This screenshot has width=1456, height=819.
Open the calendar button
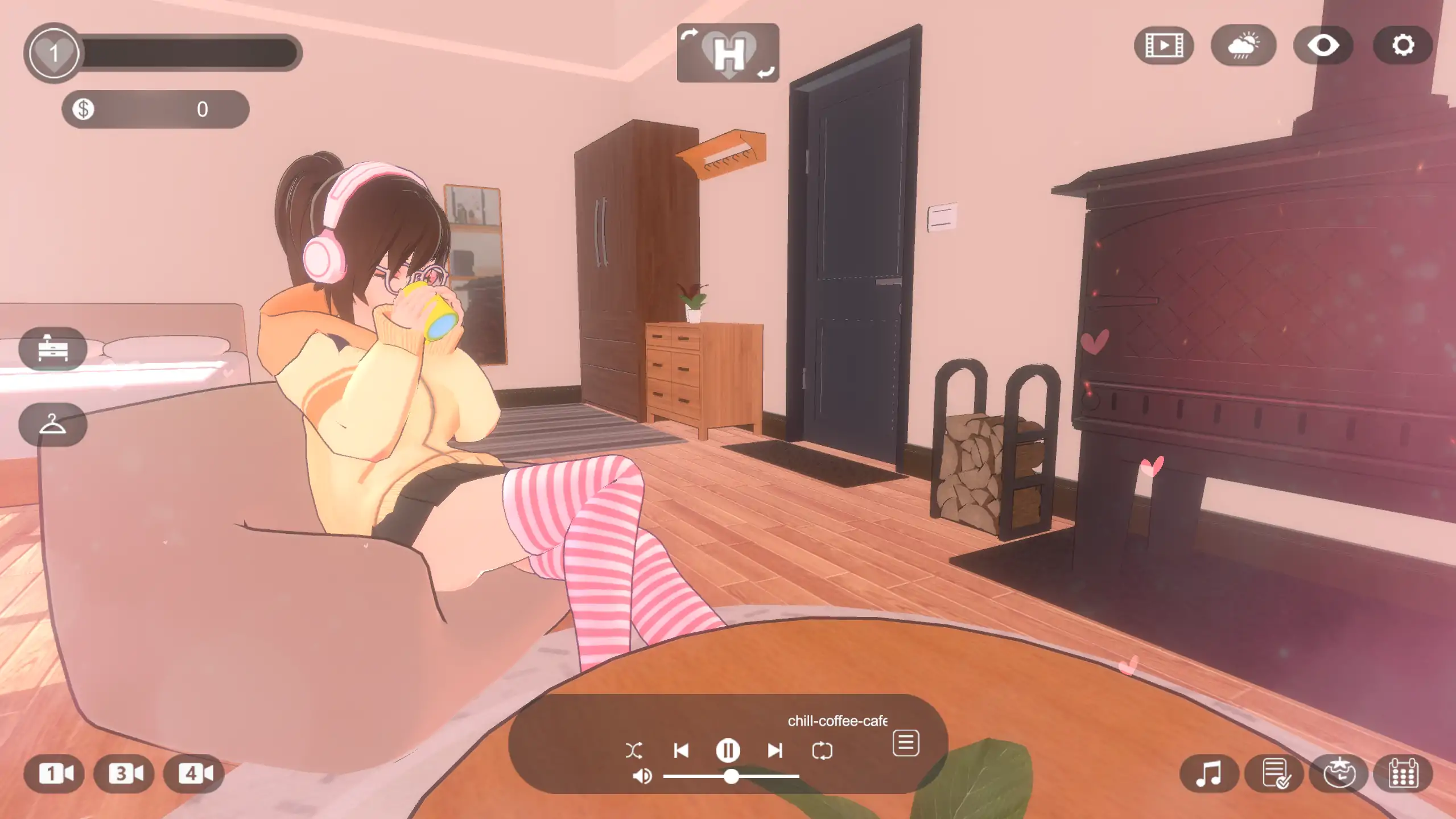(x=1403, y=773)
